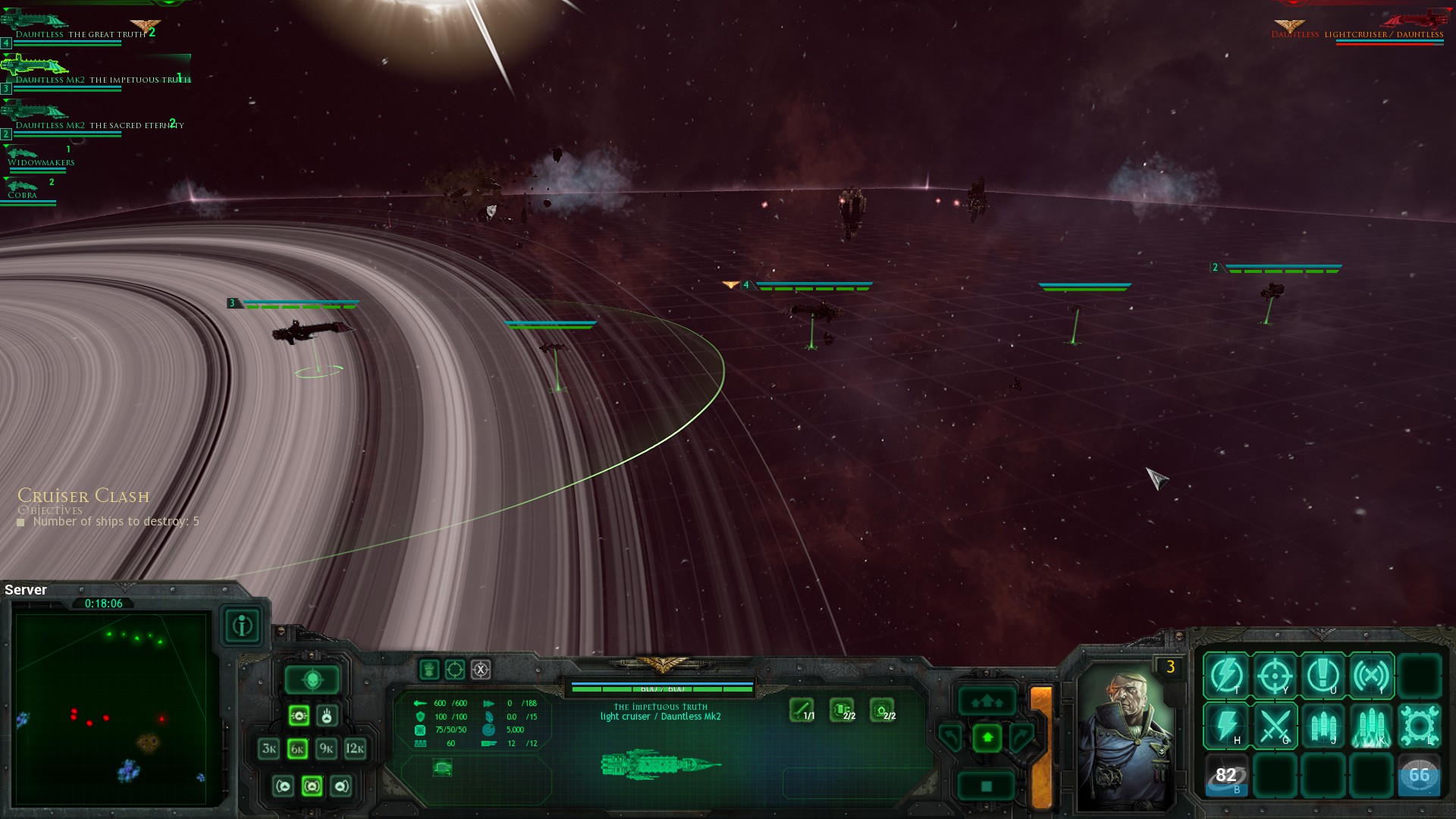The image size is (1456, 819).
Task: Activate the skull target priority button
Action: click(x=312, y=679)
